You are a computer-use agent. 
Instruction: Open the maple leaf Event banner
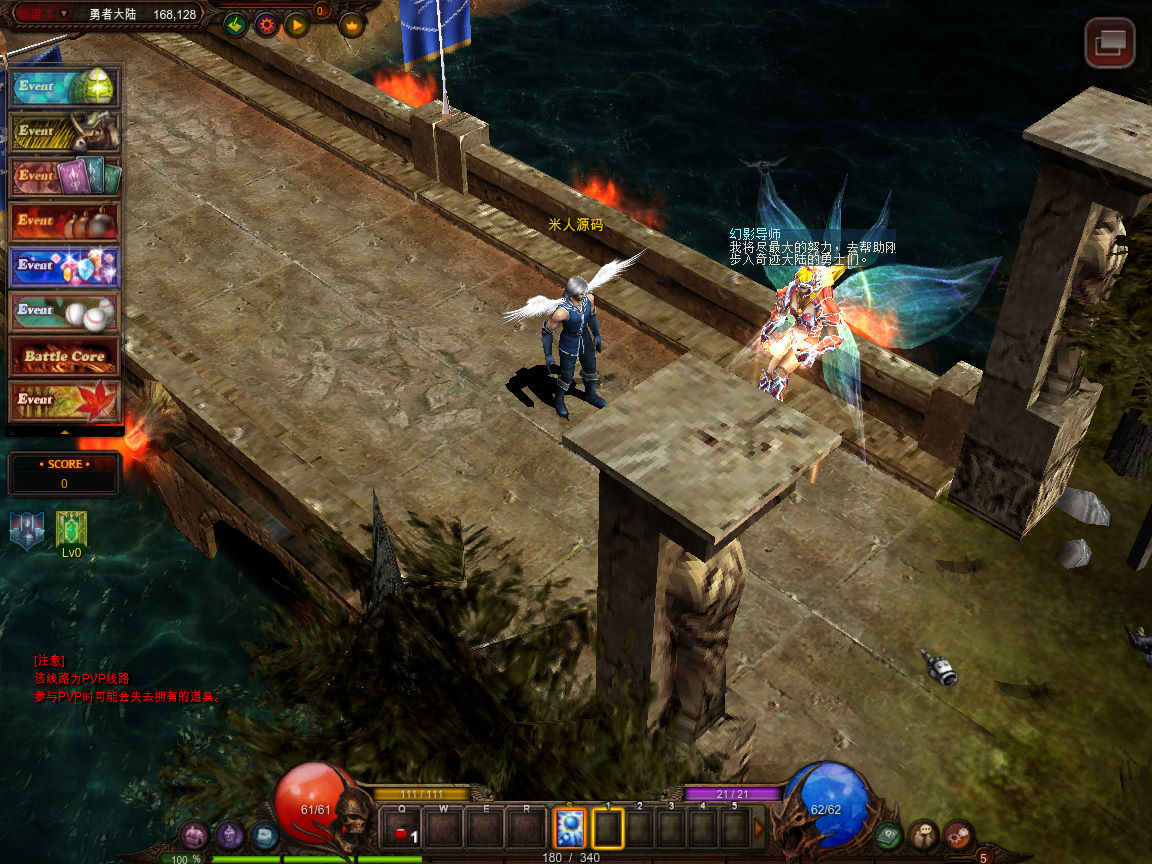pos(65,401)
